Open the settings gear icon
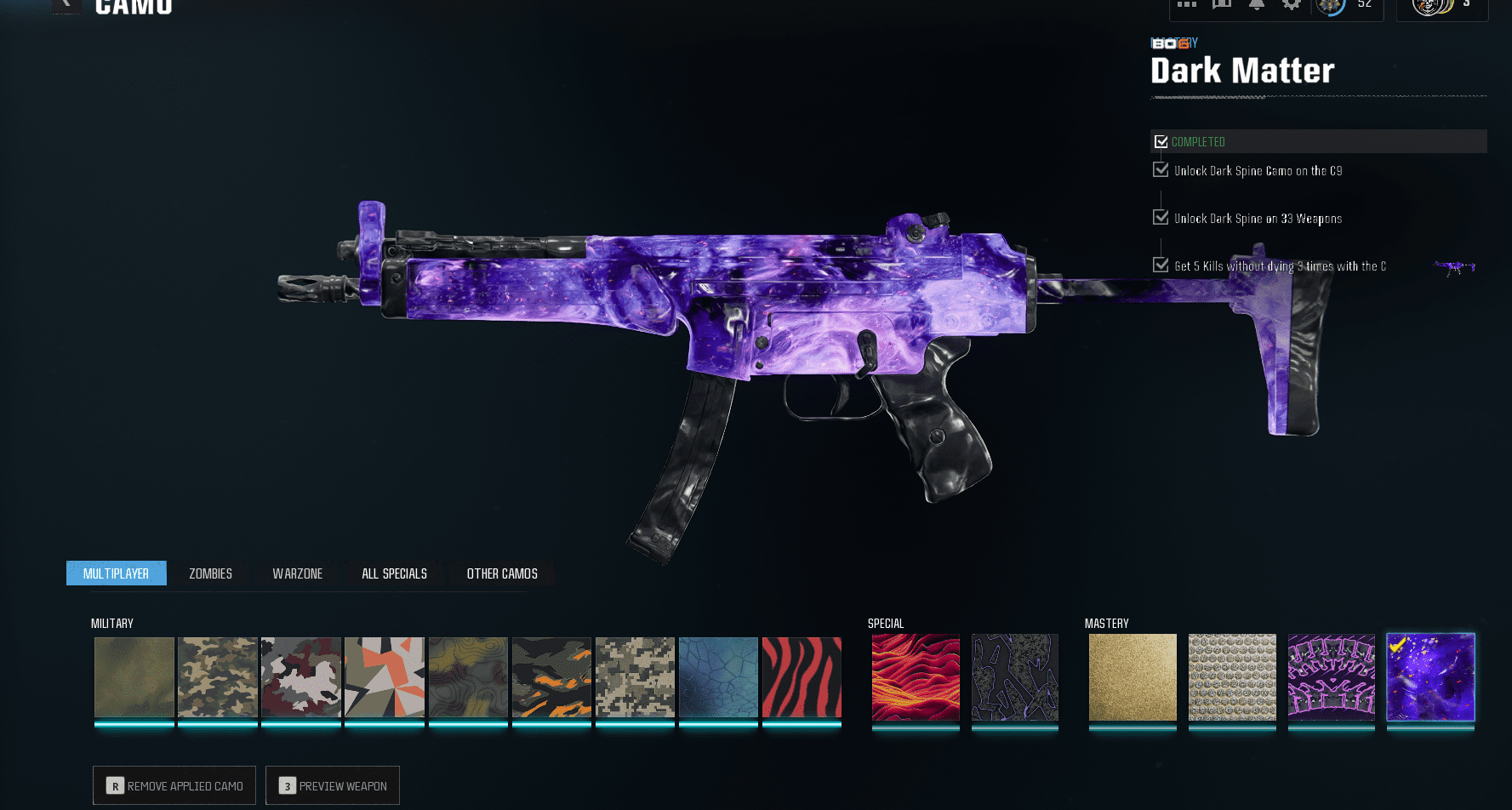This screenshot has width=1512, height=810. (x=1292, y=4)
